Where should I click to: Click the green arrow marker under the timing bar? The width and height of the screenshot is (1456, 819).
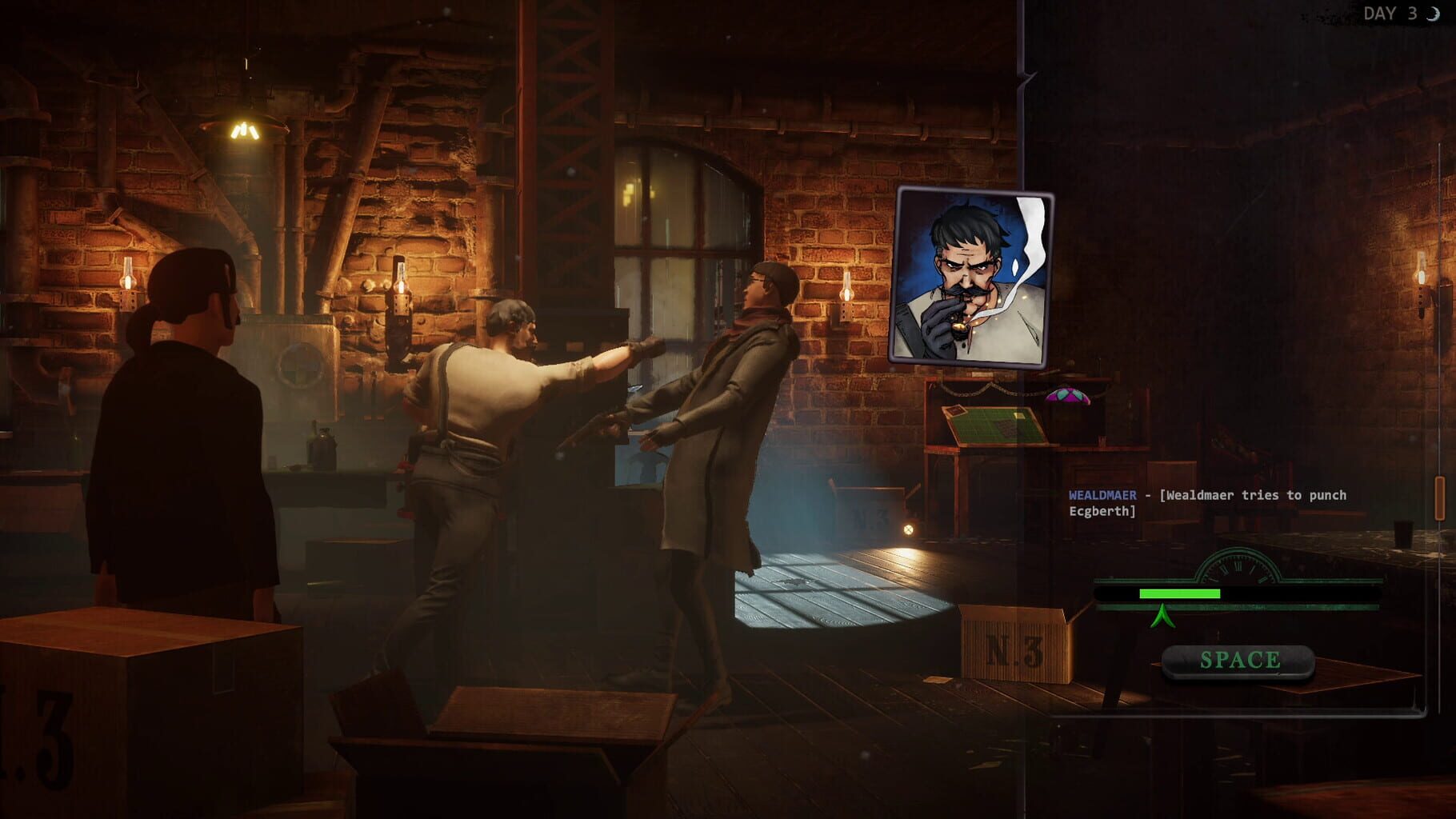coord(1164,616)
